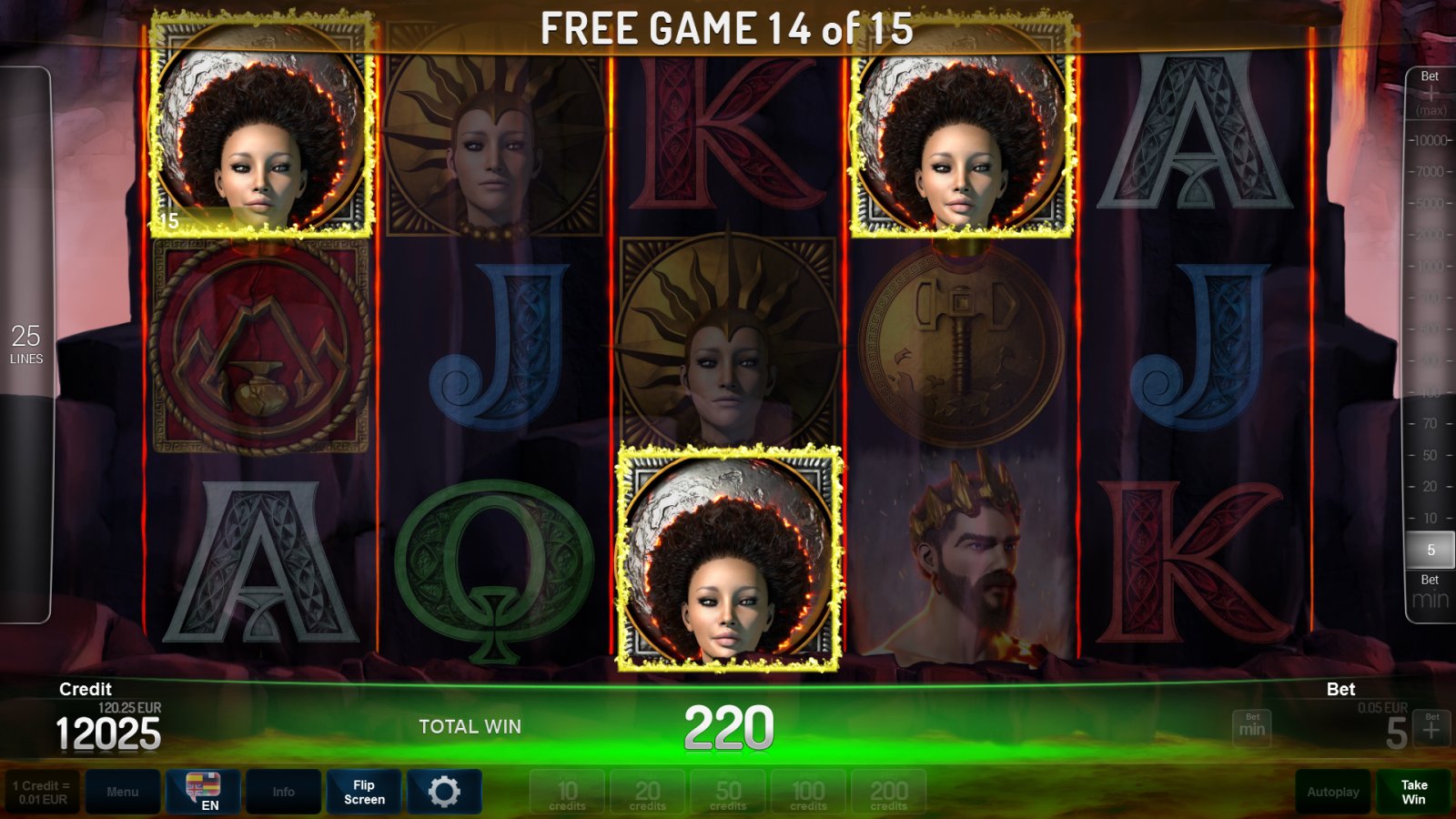This screenshot has width=1456, height=819.
Task: Enable Autoplay mode
Action: point(1331,791)
